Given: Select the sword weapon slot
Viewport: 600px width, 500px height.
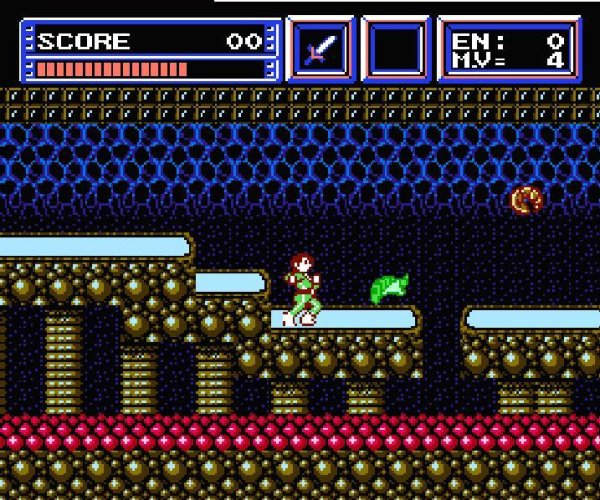Looking at the screenshot, I should [x=320, y=49].
